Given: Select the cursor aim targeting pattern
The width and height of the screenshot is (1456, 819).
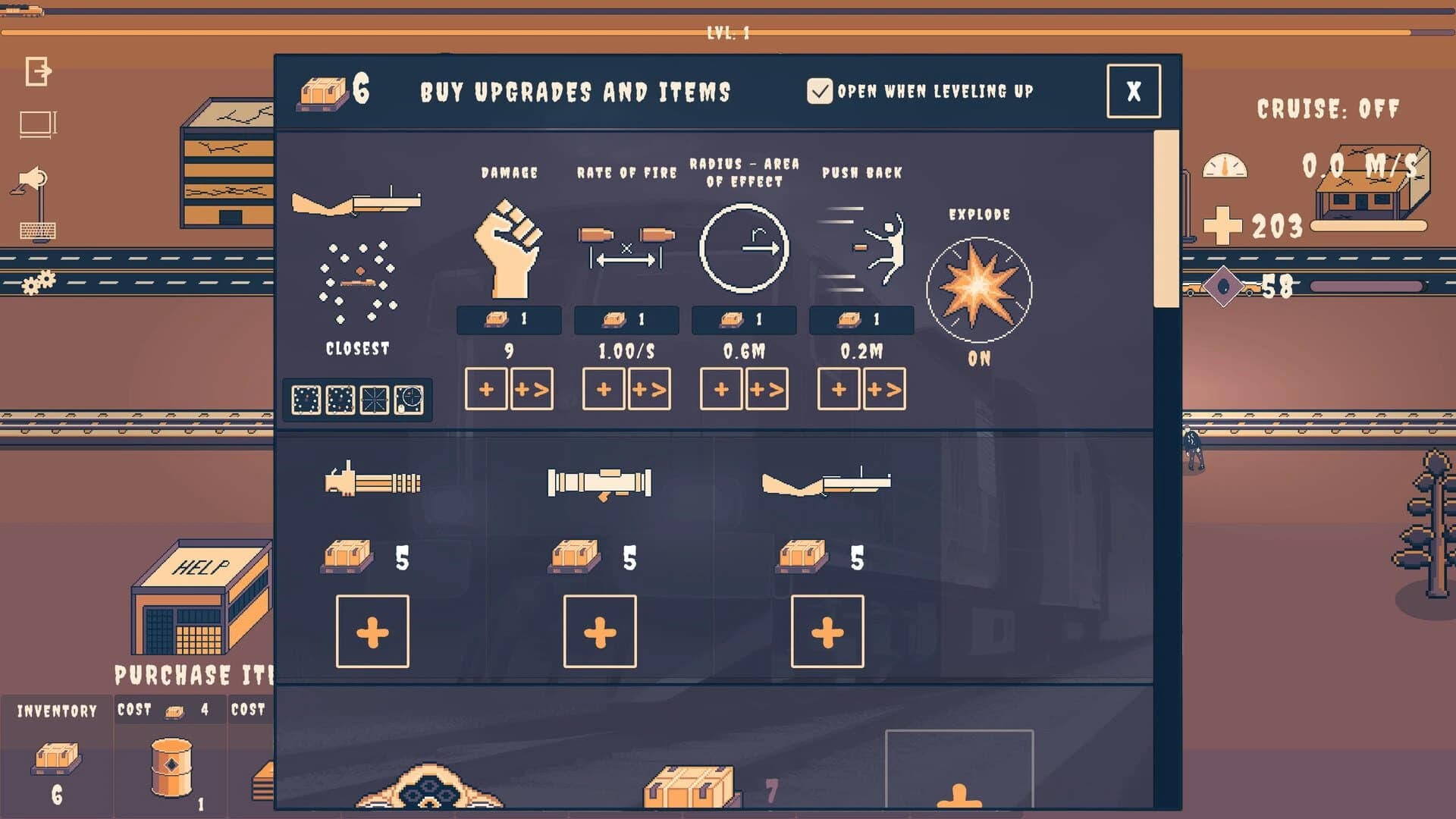Looking at the screenshot, I should pyautogui.click(x=407, y=399).
